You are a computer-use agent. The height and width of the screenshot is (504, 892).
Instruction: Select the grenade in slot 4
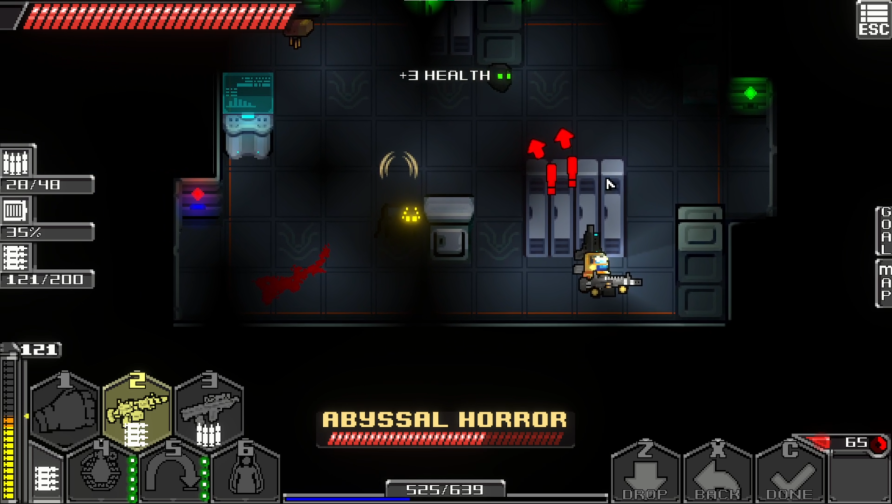pos(101,473)
